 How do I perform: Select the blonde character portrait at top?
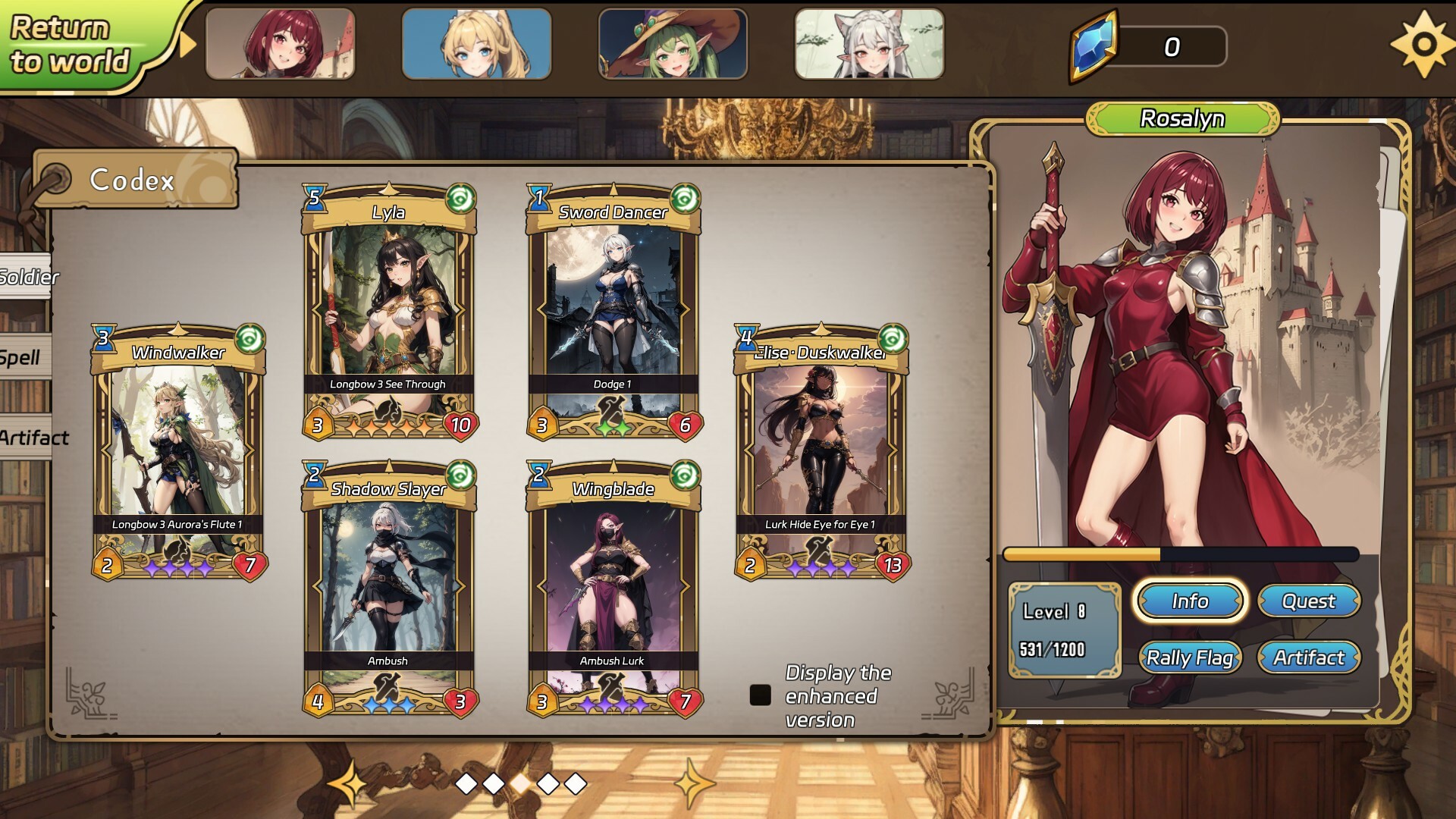click(477, 43)
